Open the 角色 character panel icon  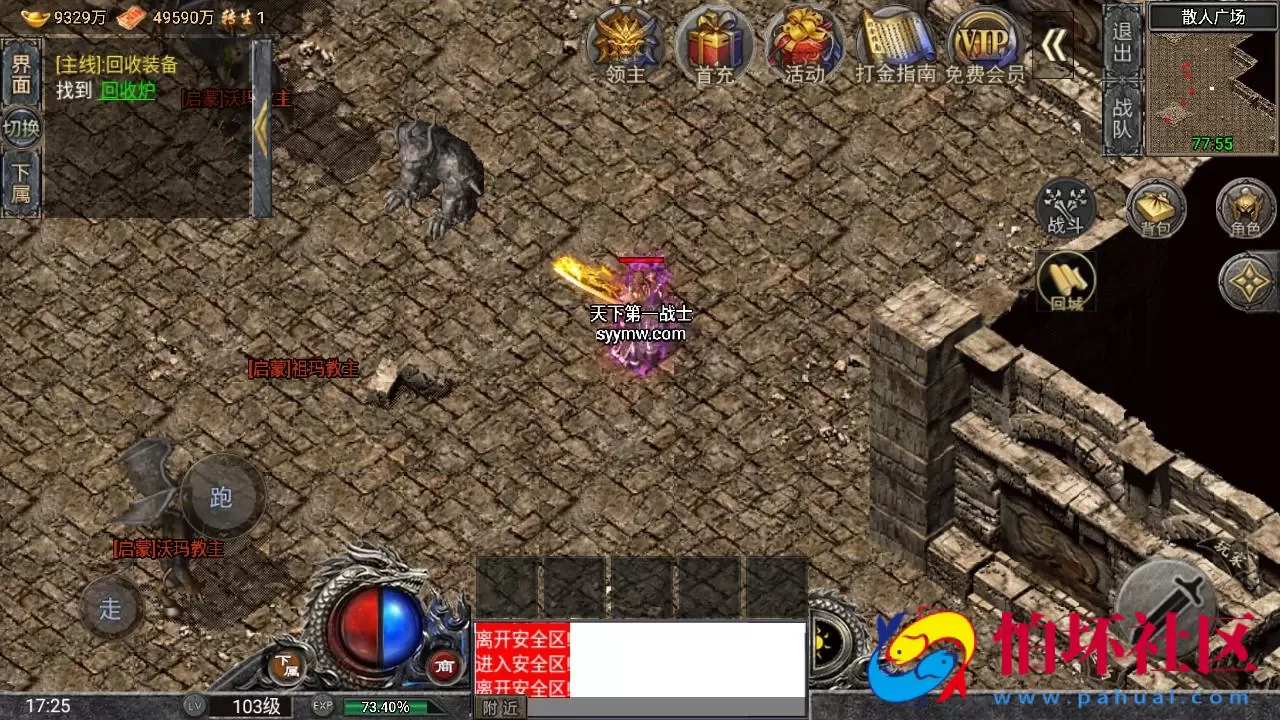tap(1245, 210)
